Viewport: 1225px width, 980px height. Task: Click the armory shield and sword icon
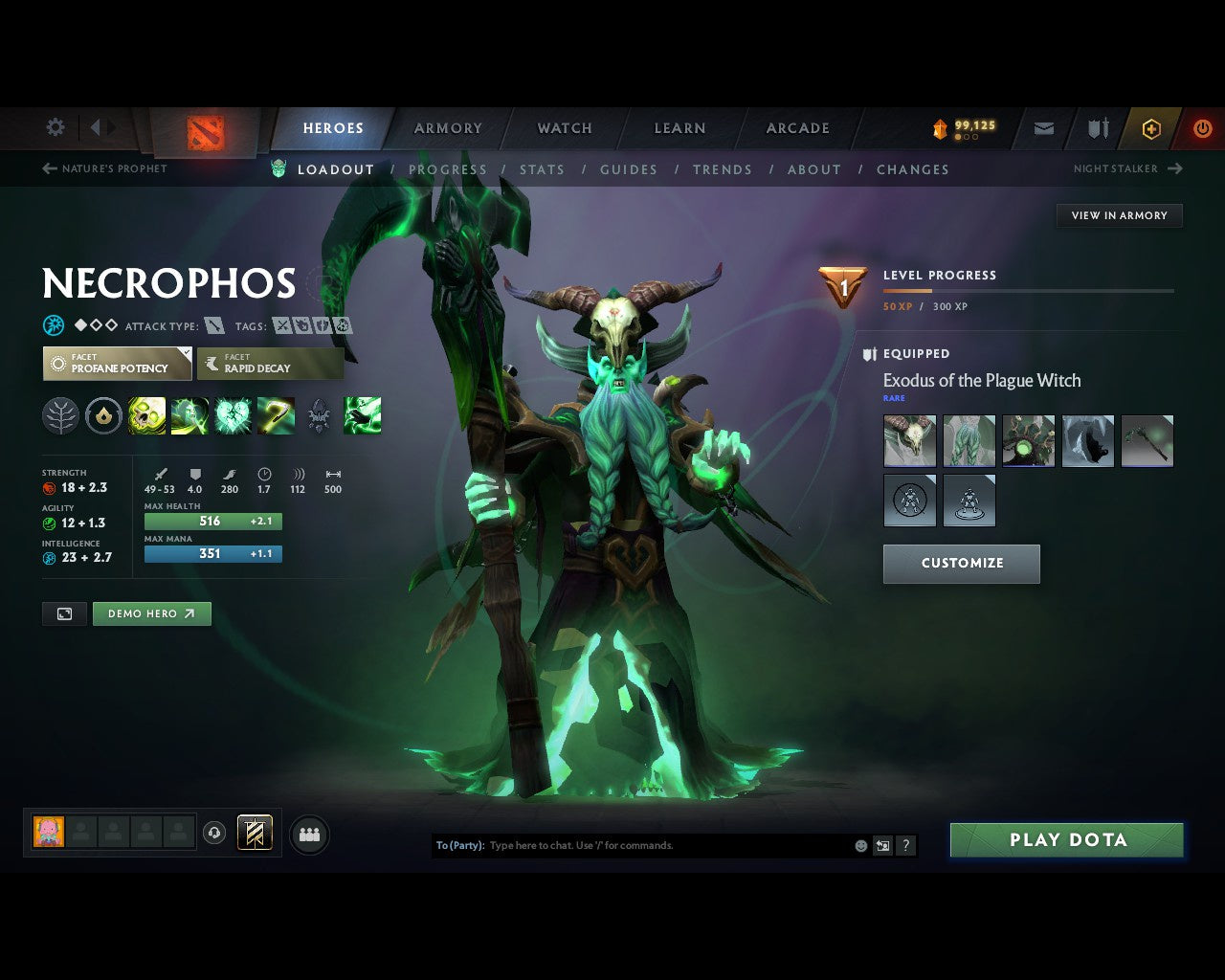(x=1097, y=127)
